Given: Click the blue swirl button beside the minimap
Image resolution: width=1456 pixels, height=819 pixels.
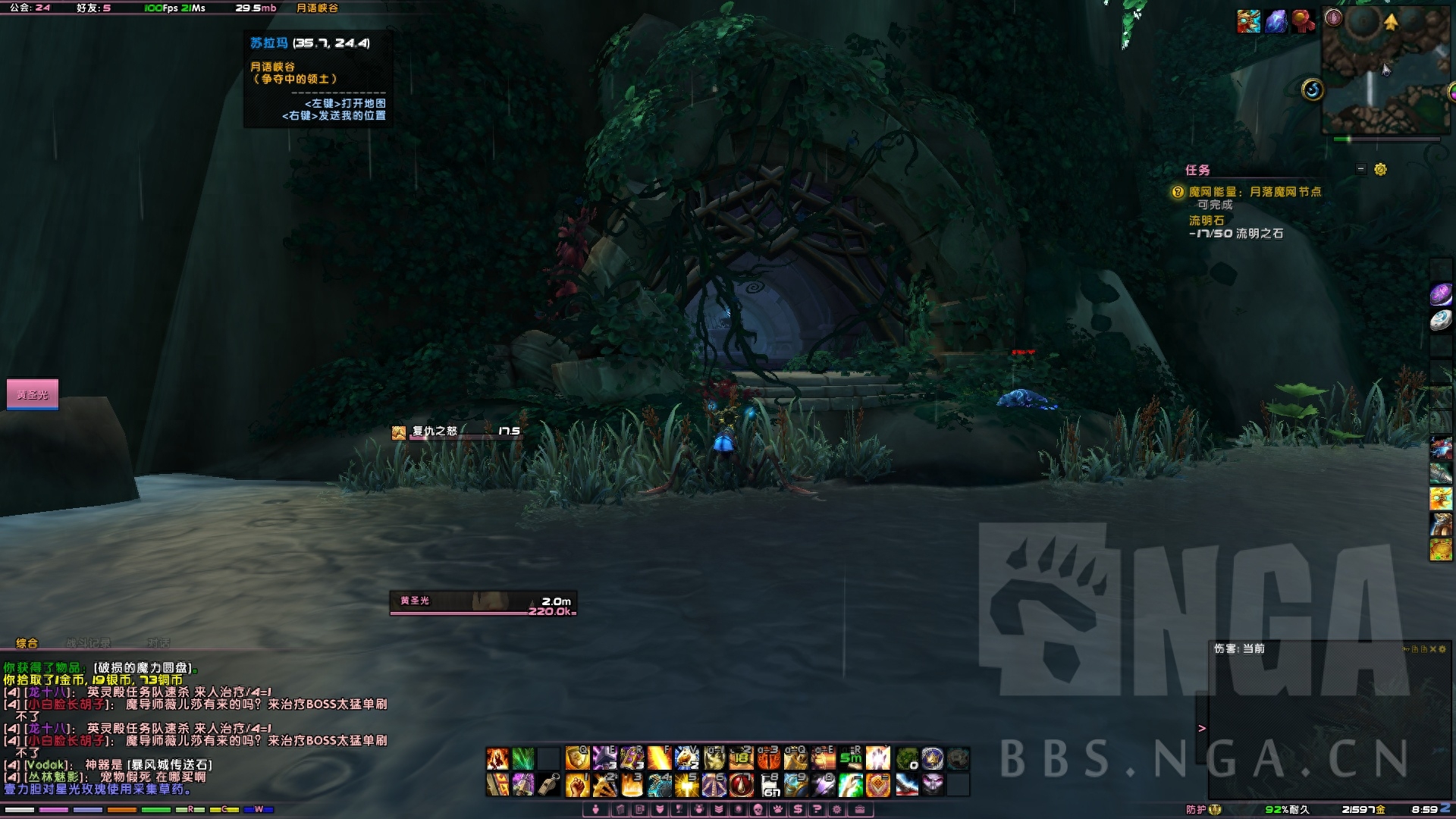Looking at the screenshot, I should click(1313, 90).
